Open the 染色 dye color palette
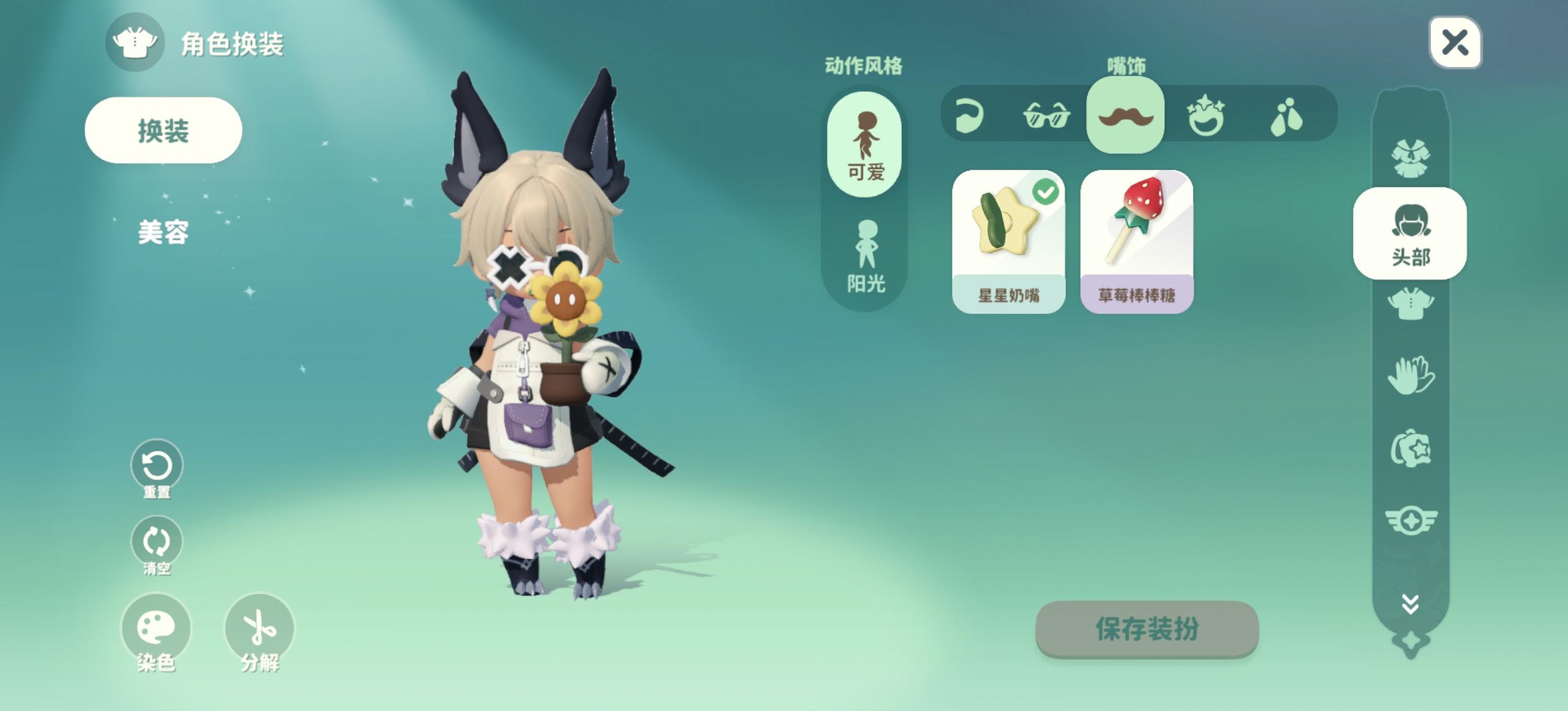Image resolution: width=1568 pixels, height=711 pixels. point(155,628)
